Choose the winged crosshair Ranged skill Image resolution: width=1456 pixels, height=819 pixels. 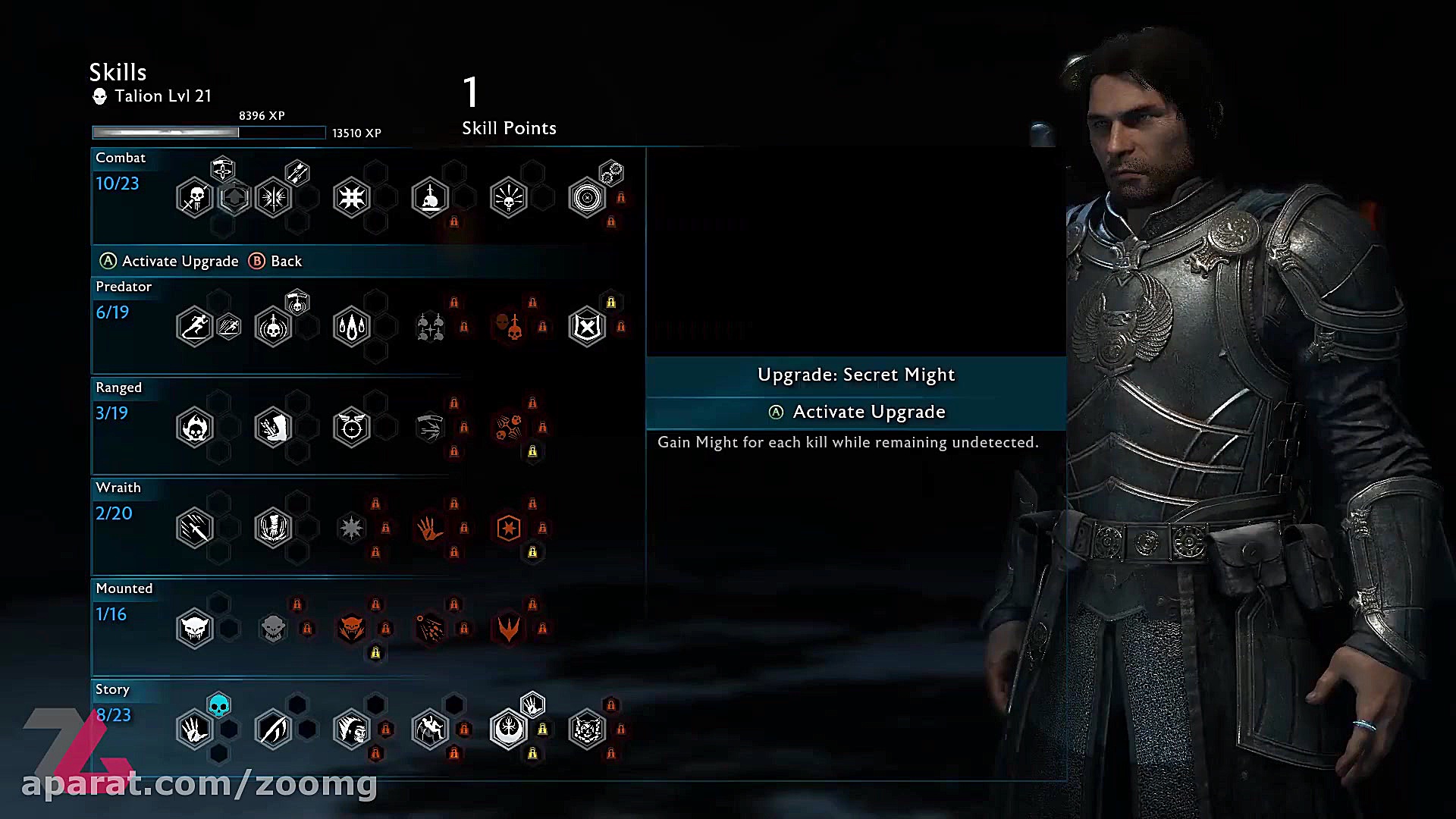(x=351, y=428)
